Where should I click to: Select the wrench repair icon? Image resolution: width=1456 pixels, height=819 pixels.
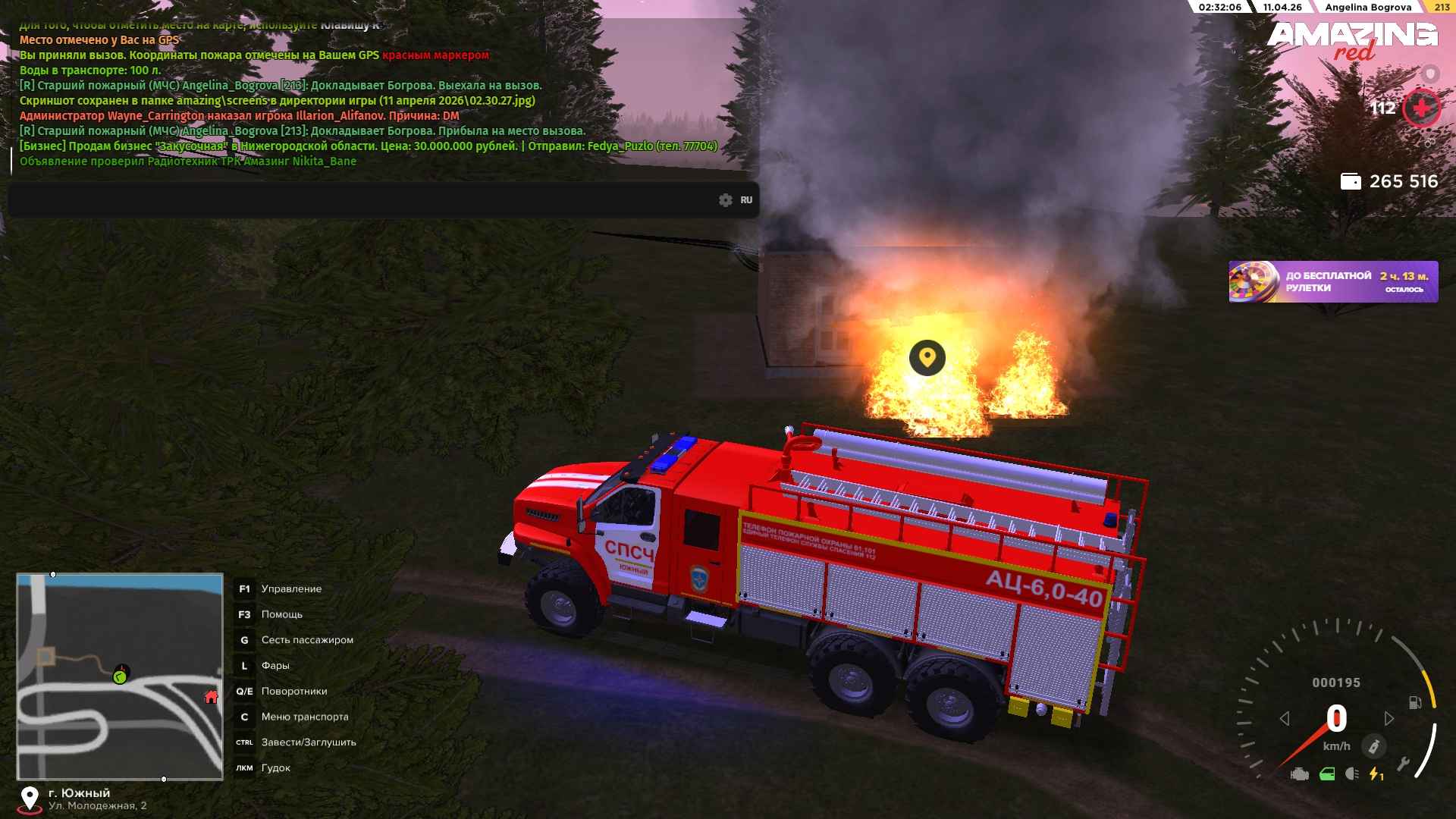[x=1403, y=764]
